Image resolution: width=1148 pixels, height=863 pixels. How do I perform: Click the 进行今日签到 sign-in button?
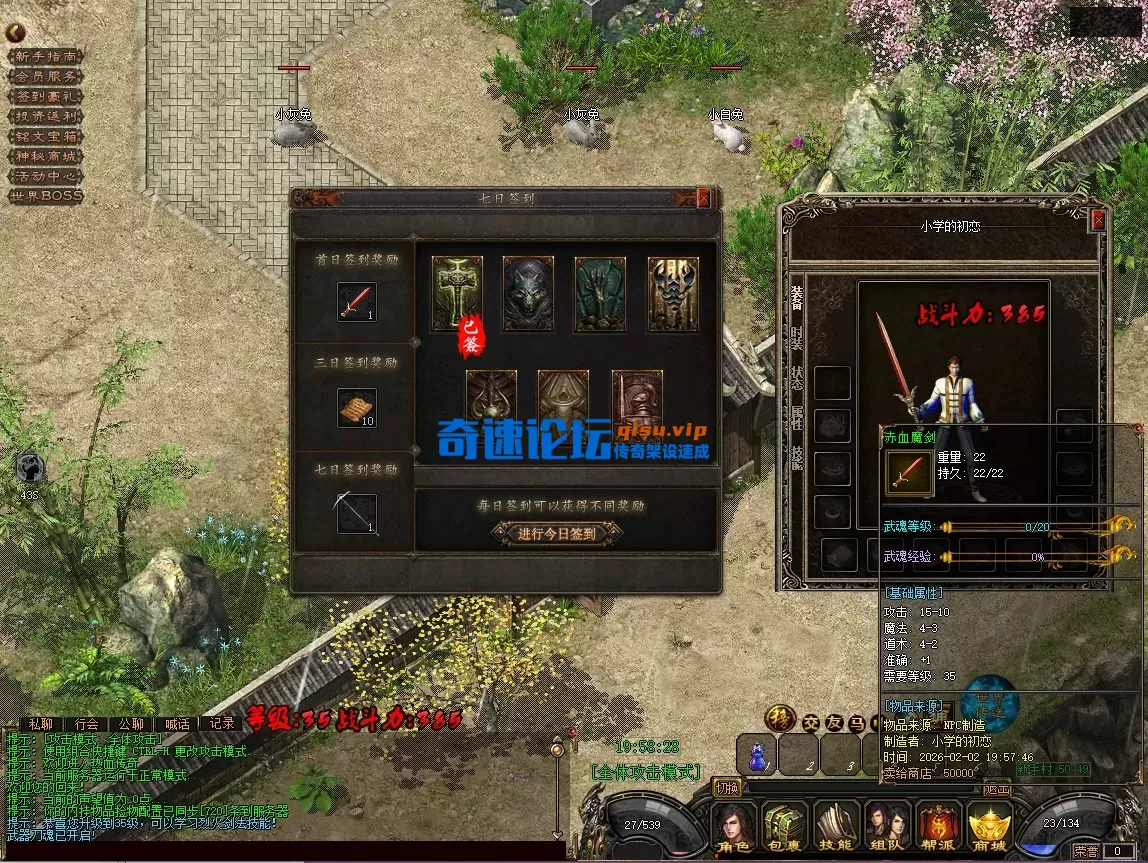pyautogui.click(x=557, y=533)
